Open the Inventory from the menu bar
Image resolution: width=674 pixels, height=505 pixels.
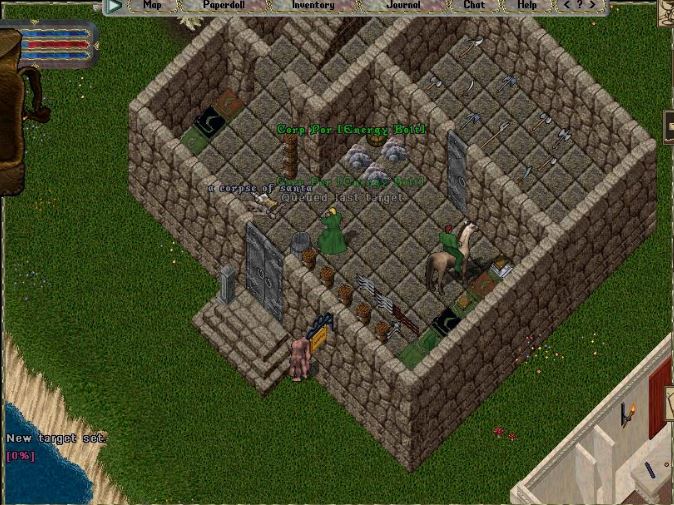click(313, 5)
